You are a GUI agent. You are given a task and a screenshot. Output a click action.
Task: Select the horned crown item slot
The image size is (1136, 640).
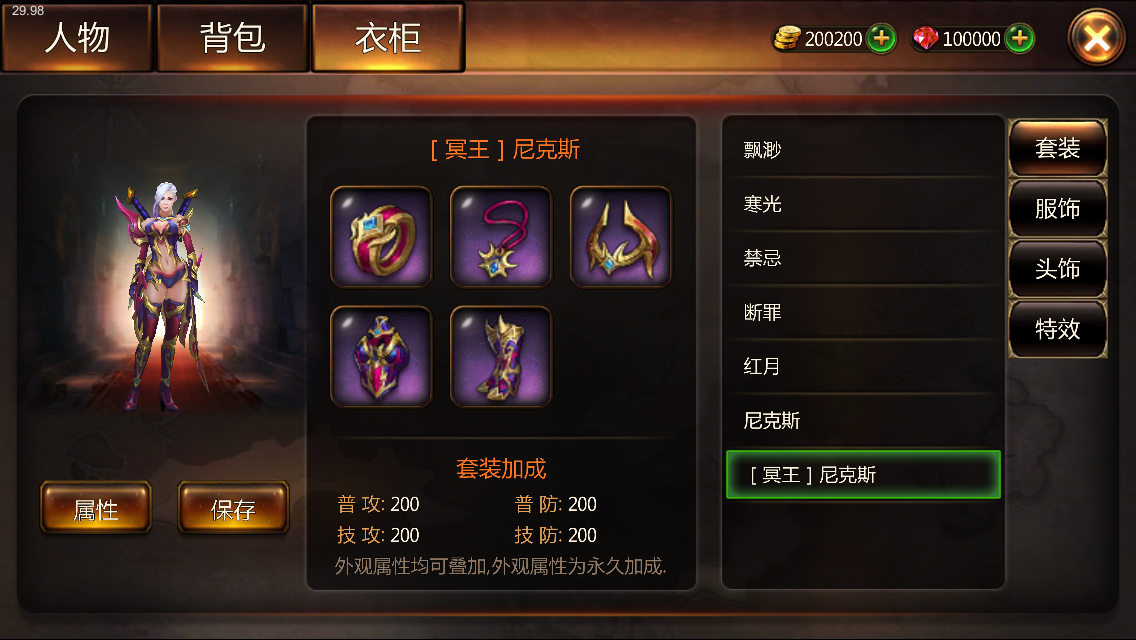[x=621, y=236]
